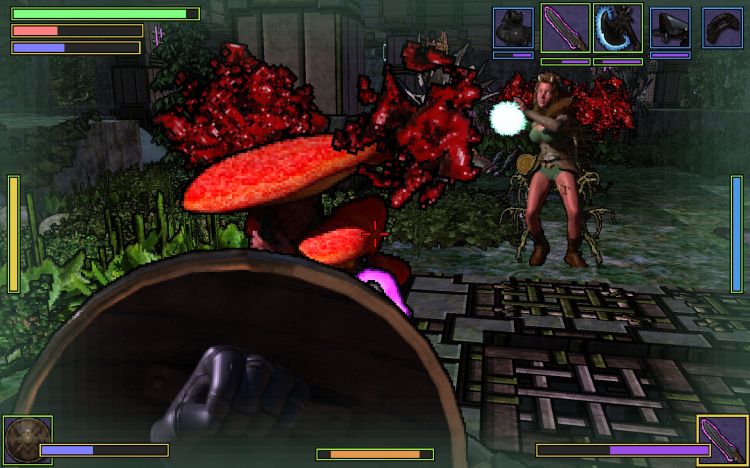Click the equipped sword icon in the corner

[x=722, y=441]
